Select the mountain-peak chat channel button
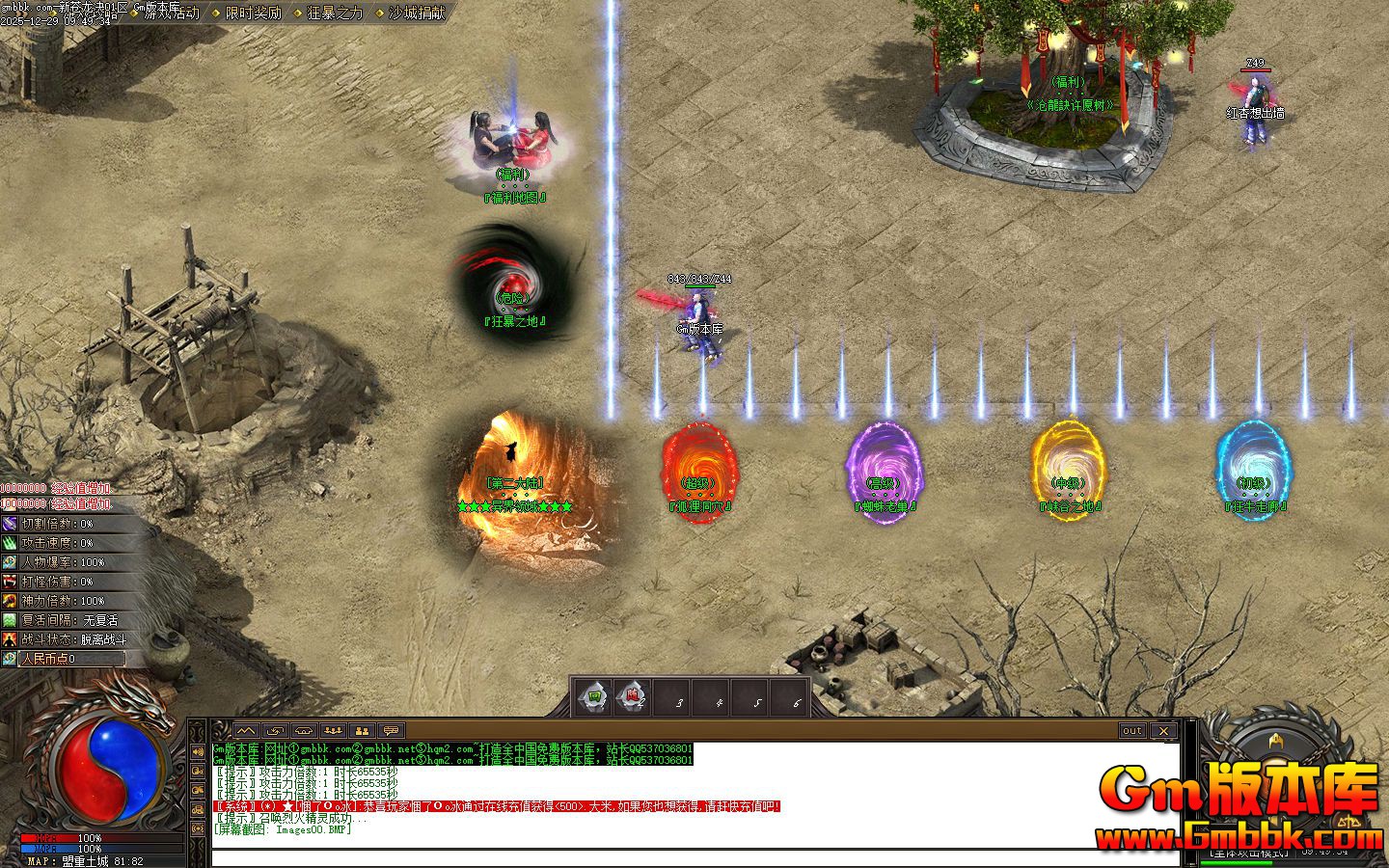 247,731
